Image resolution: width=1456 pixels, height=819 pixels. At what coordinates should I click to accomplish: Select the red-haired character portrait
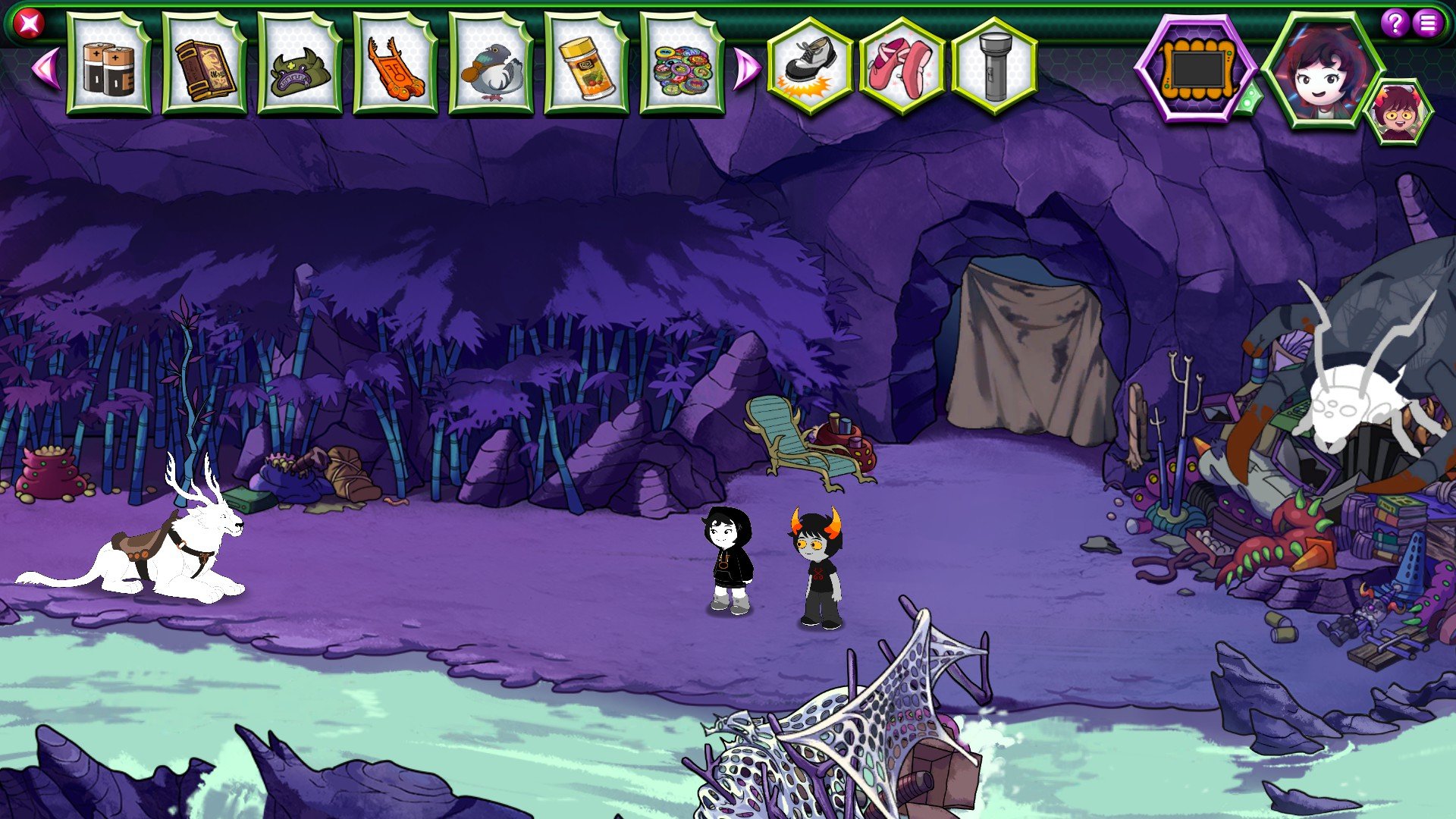pyautogui.click(x=1320, y=70)
